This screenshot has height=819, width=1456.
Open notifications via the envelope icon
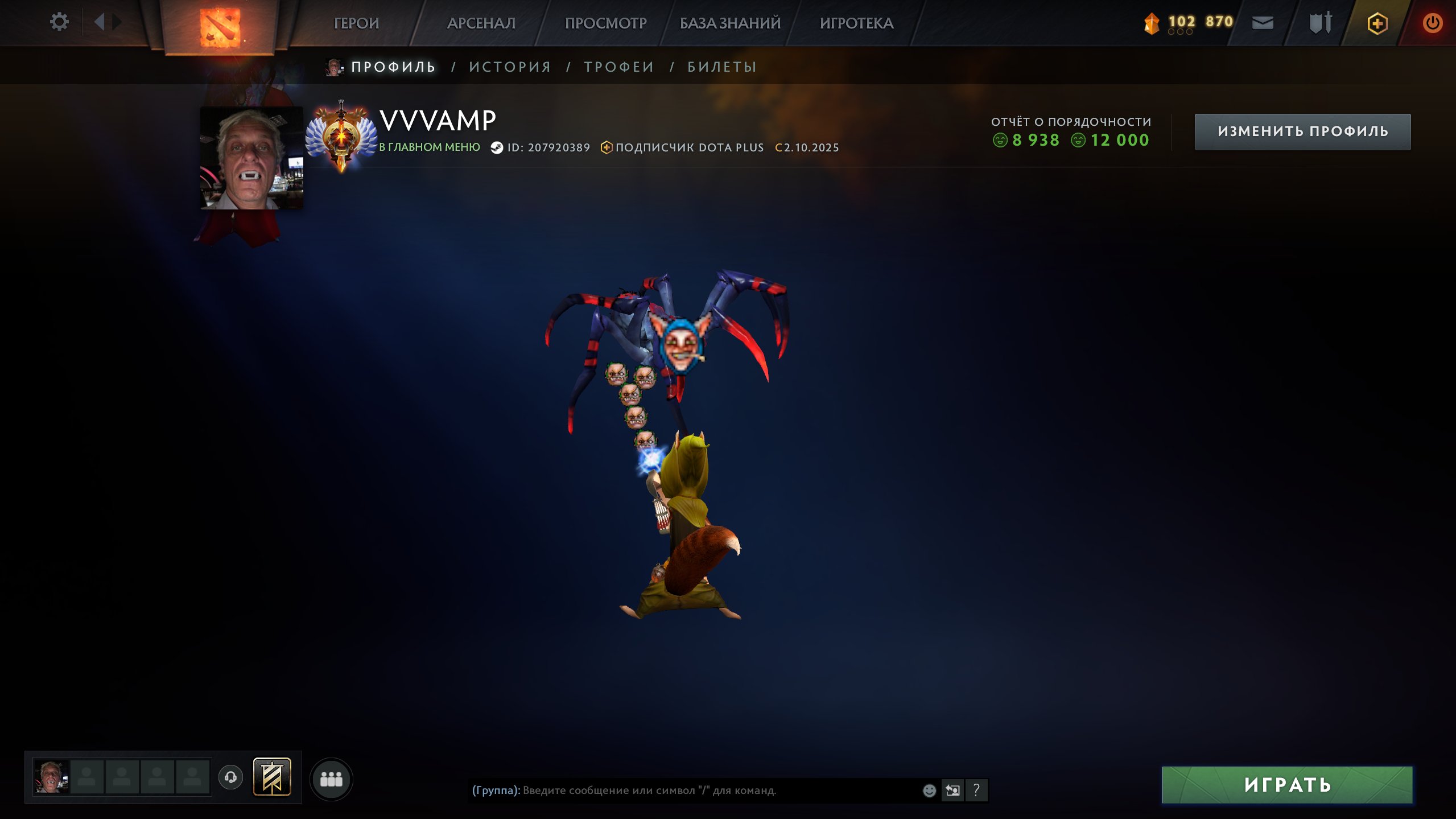1263,23
